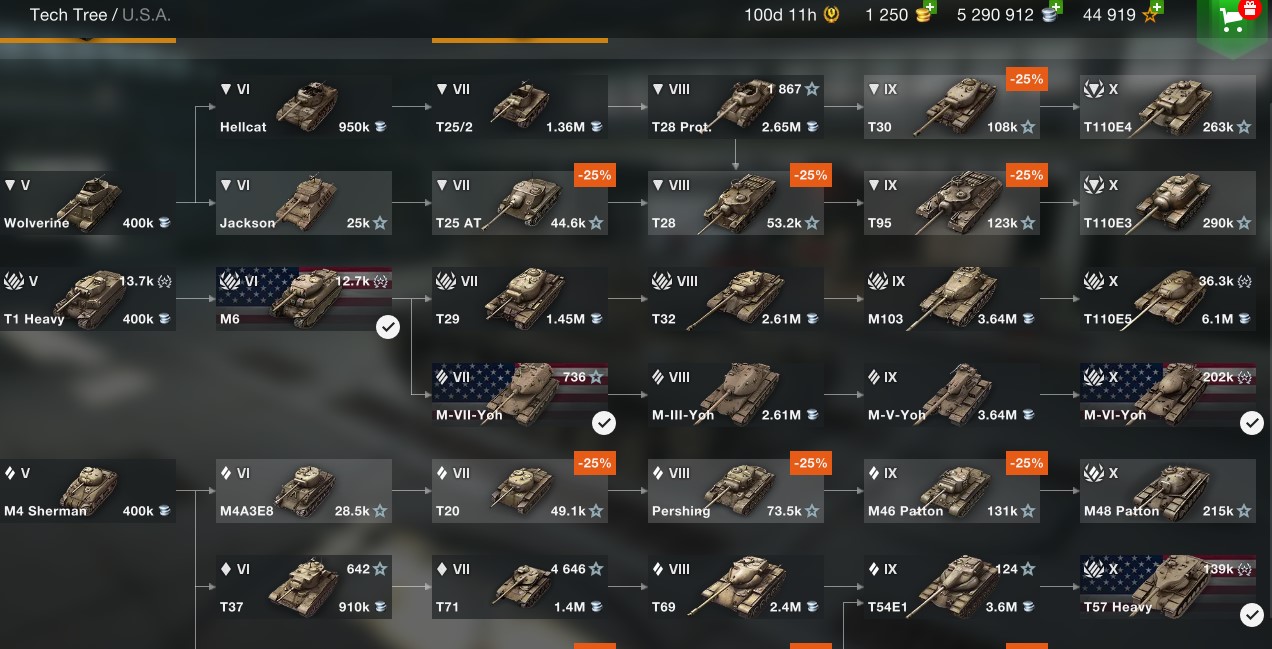
Task: Pick the M4 Sherman medium tank
Action: (x=88, y=491)
